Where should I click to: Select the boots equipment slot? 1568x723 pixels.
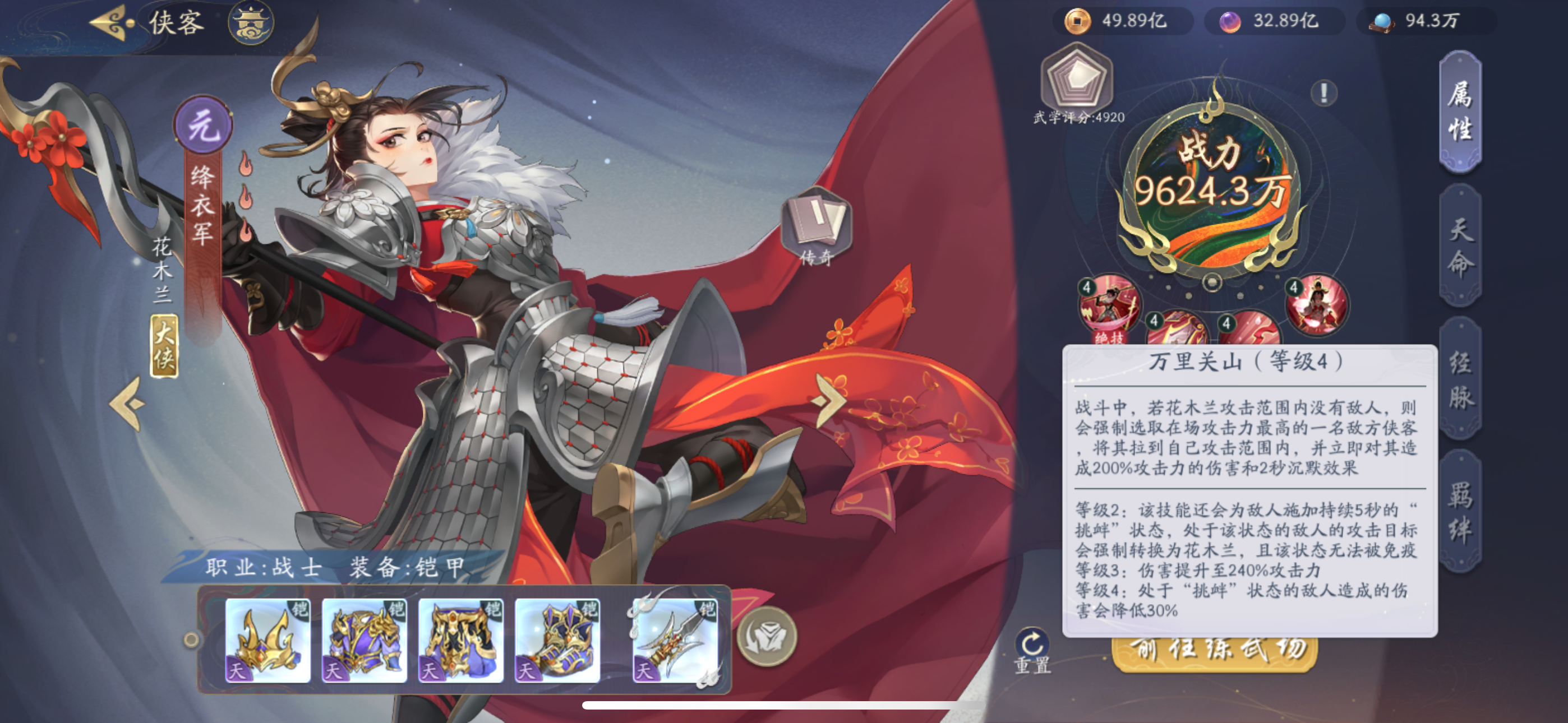[x=557, y=639]
